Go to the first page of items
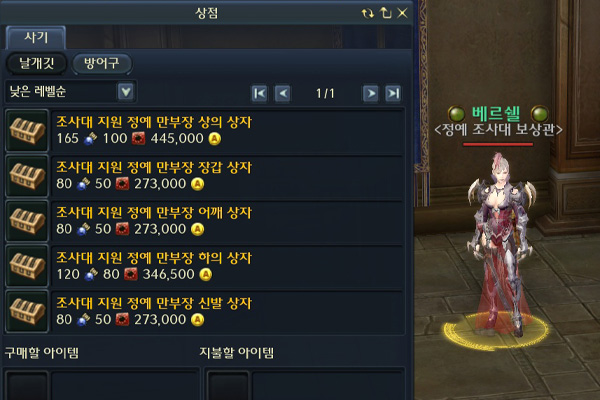This screenshot has height=400, width=600. (x=260, y=93)
